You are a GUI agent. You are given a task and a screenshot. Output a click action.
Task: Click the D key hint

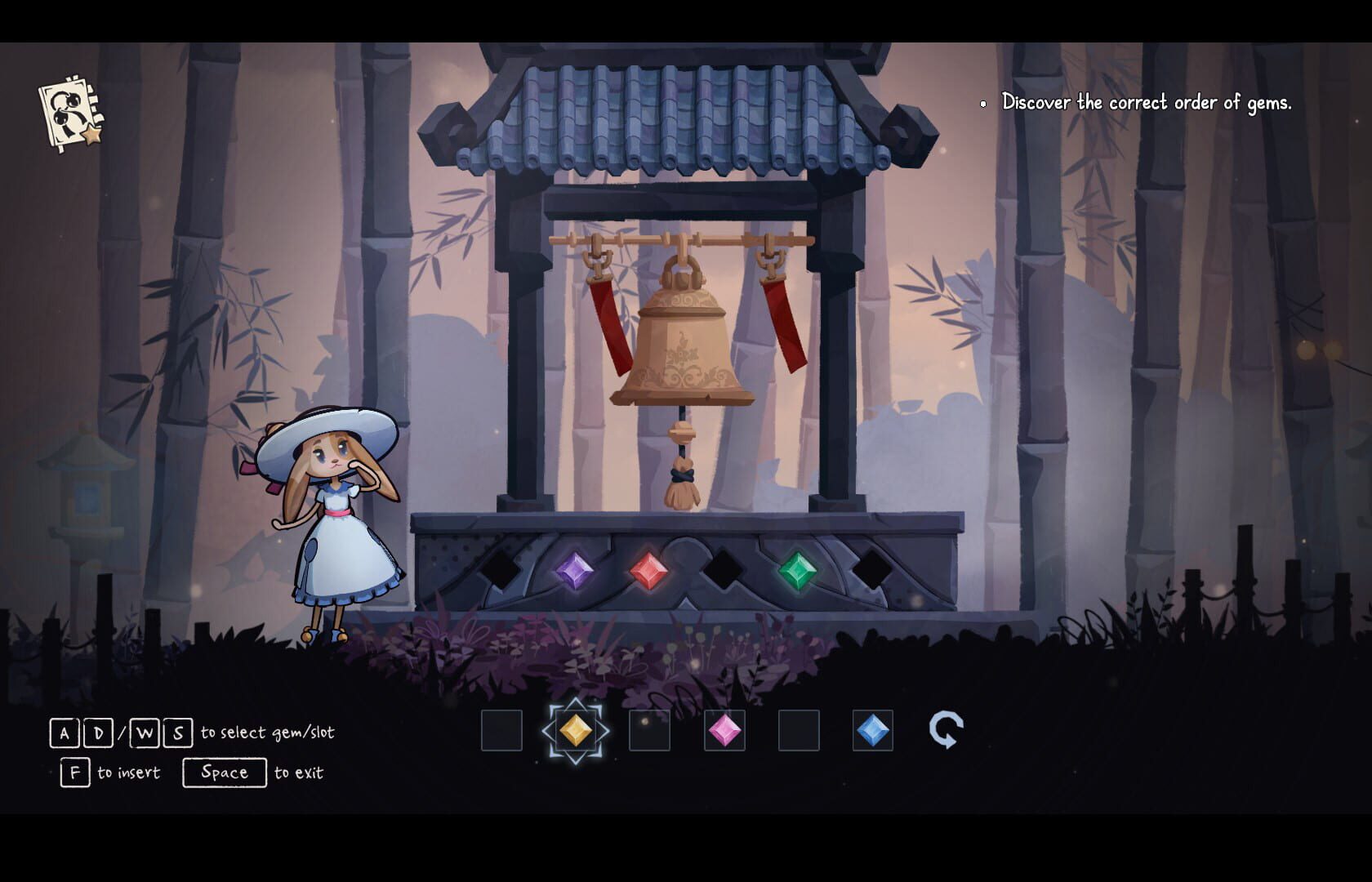point(98,733)
